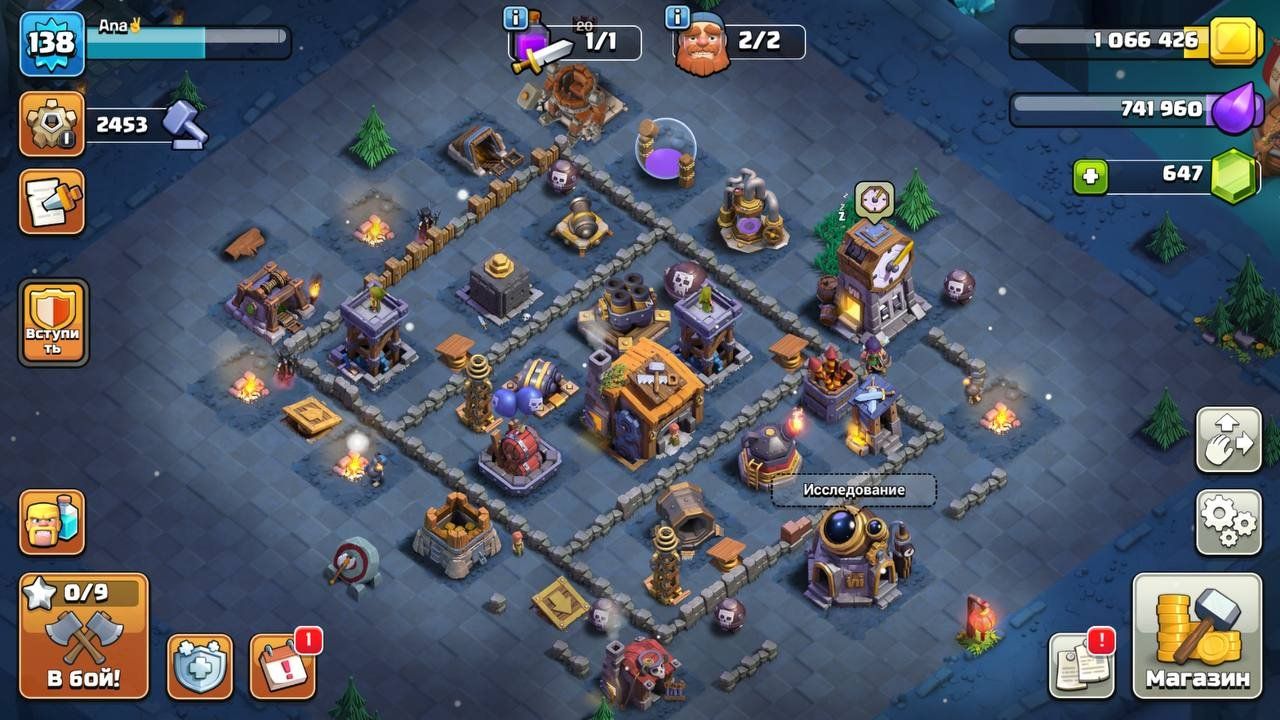Open the news papers button with alert

(1080, 666)
